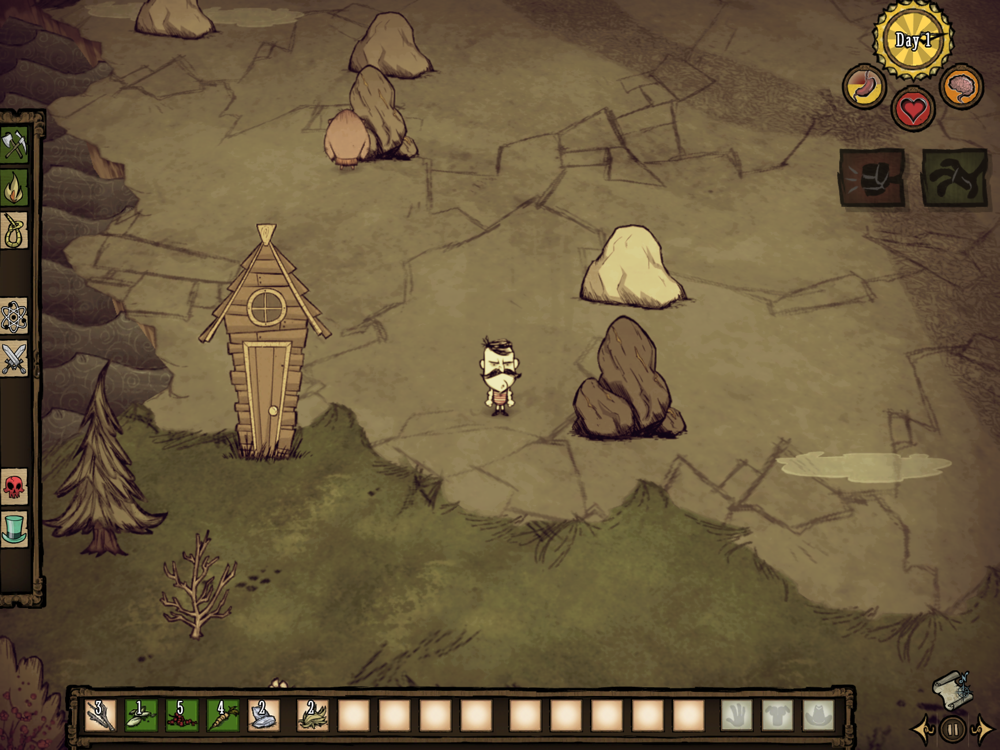Choose the carrot stack in inventory
This screenshot has width=1000, height=750.
pyautogui.click(x=223, y=715)
